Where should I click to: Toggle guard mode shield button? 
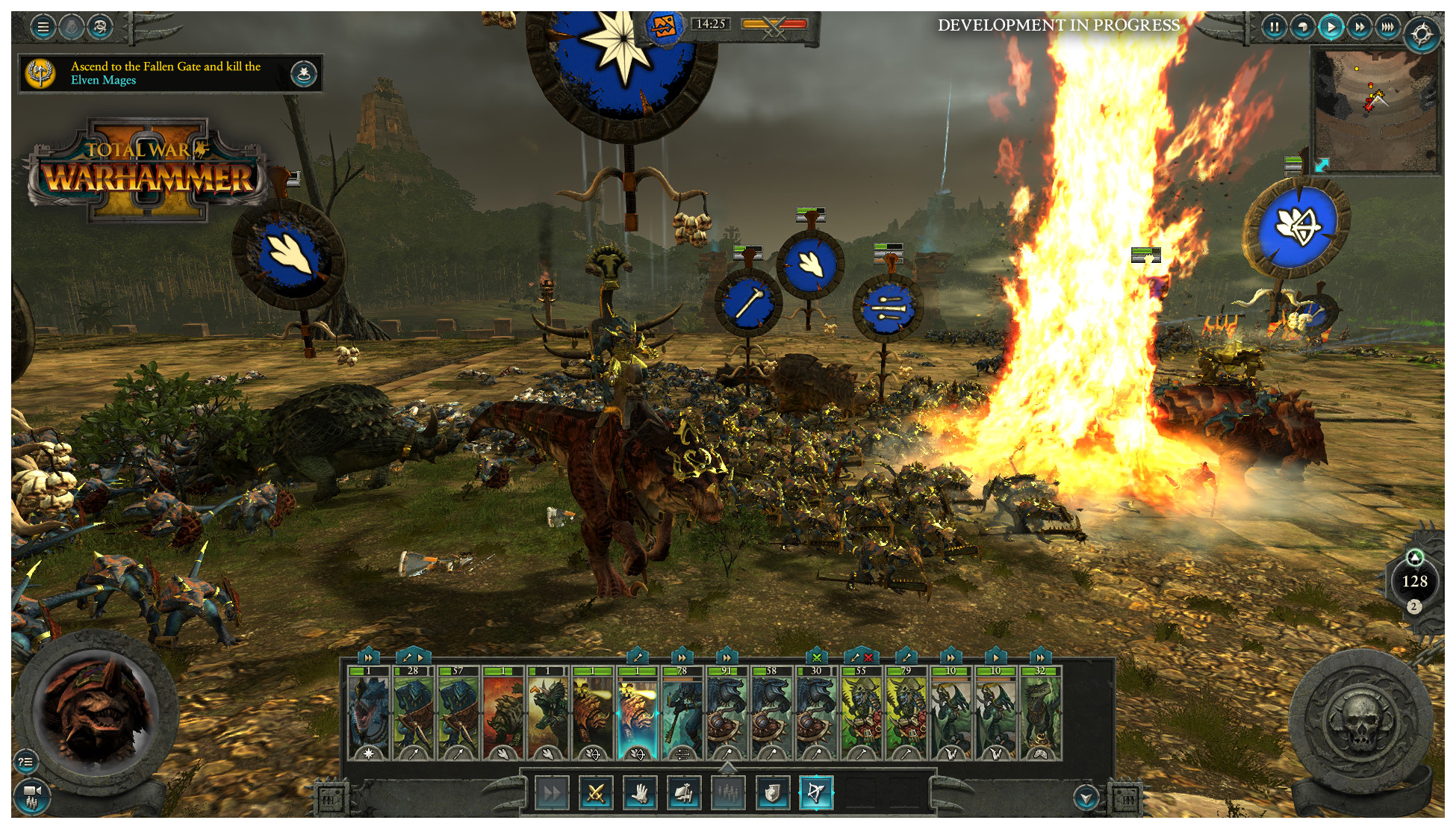772,793
